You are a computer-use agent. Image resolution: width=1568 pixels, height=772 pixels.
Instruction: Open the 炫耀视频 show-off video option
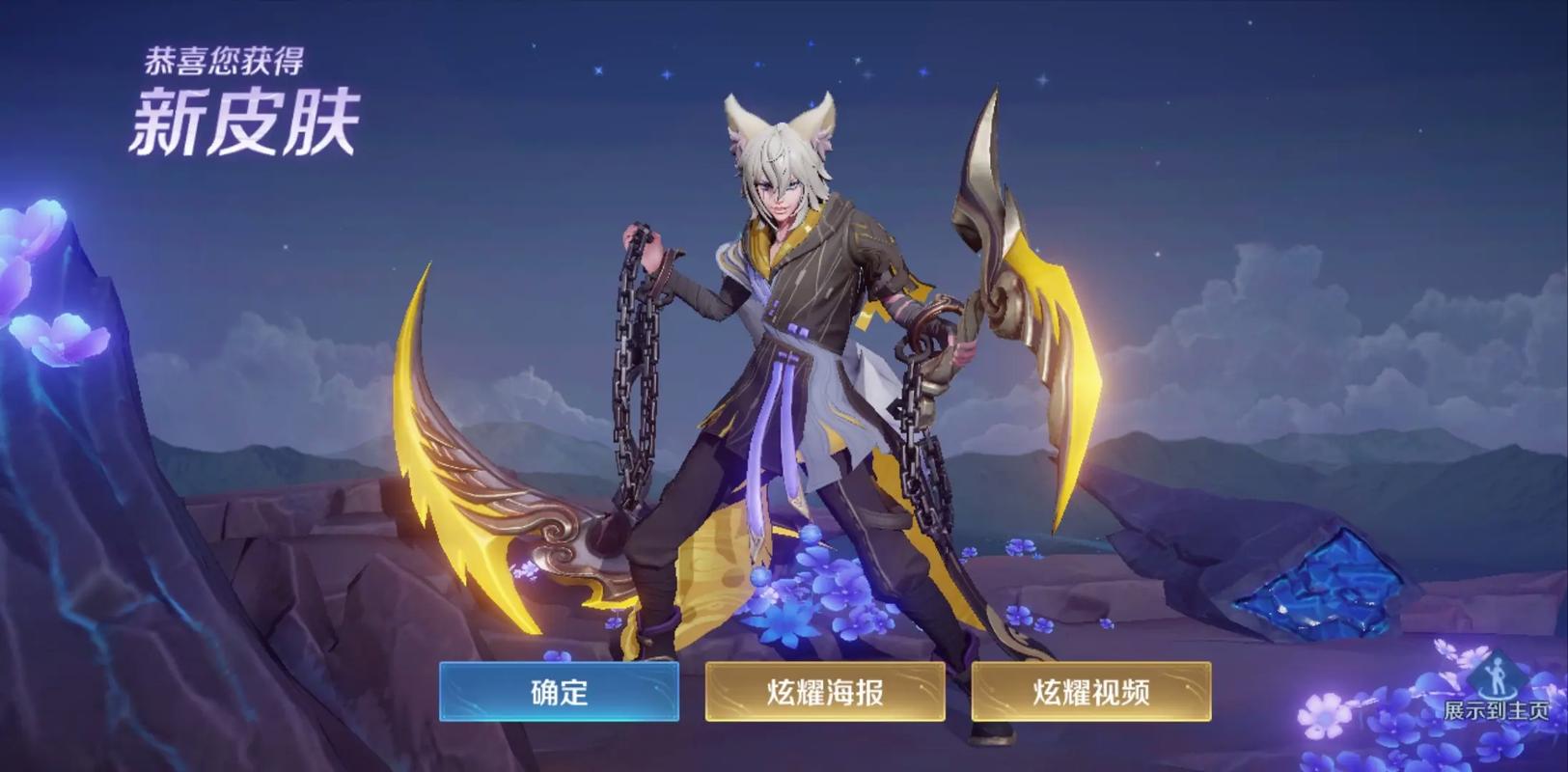pyautogui.click(x=1090, y=691)
